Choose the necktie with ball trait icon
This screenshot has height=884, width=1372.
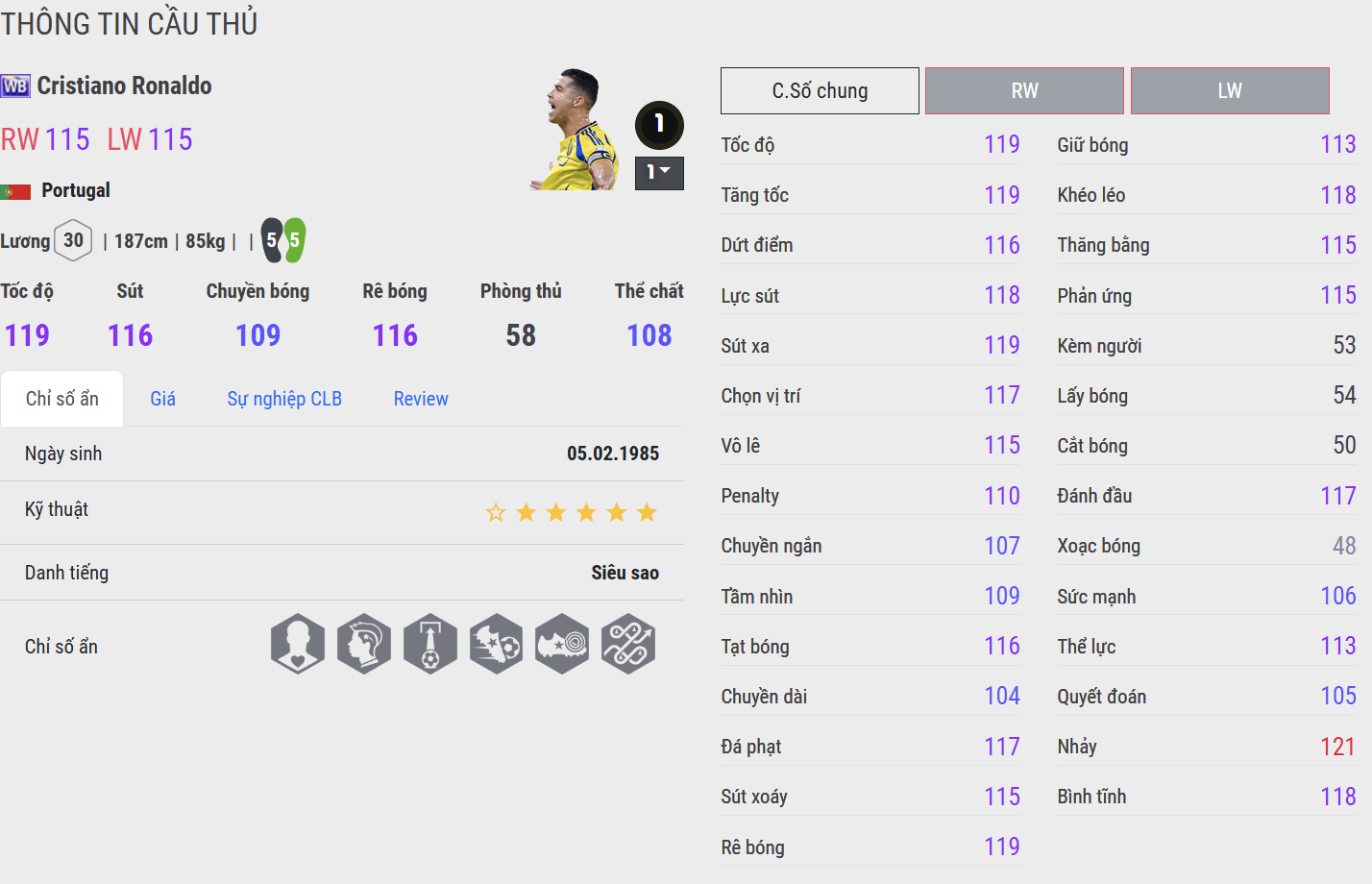[x=430, y=644]
